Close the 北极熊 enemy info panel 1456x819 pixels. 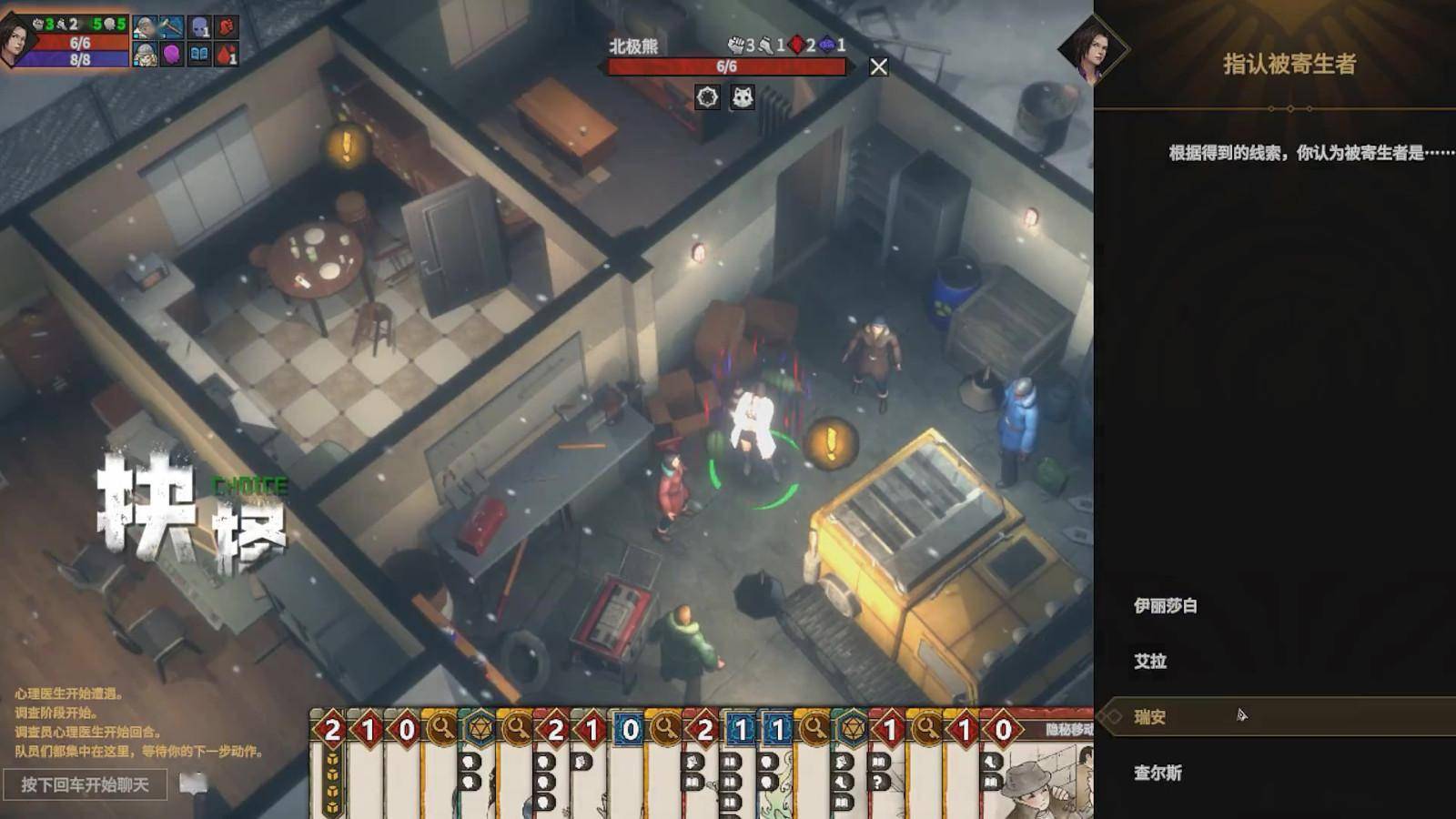coord(878,66)
